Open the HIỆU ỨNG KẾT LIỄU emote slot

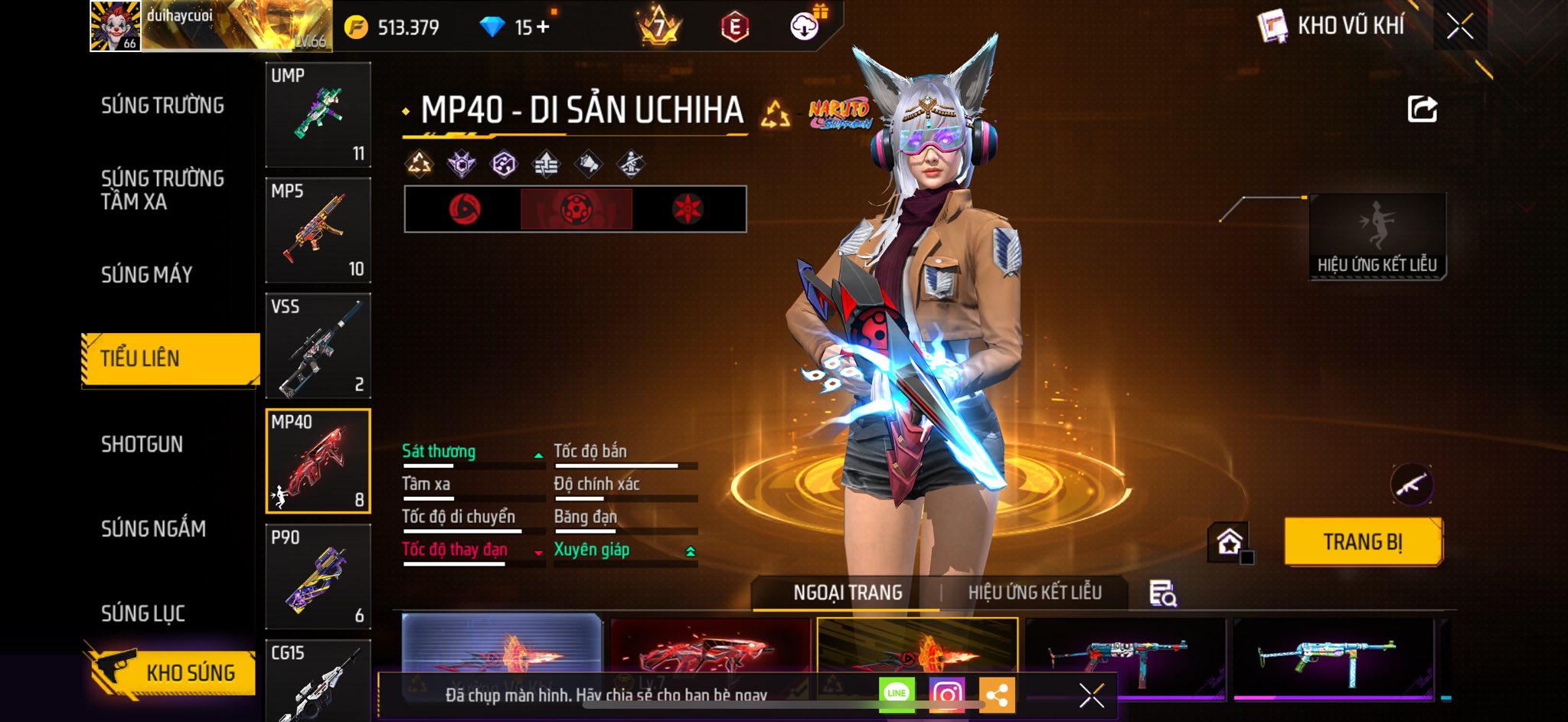(x=1377, y=236)
